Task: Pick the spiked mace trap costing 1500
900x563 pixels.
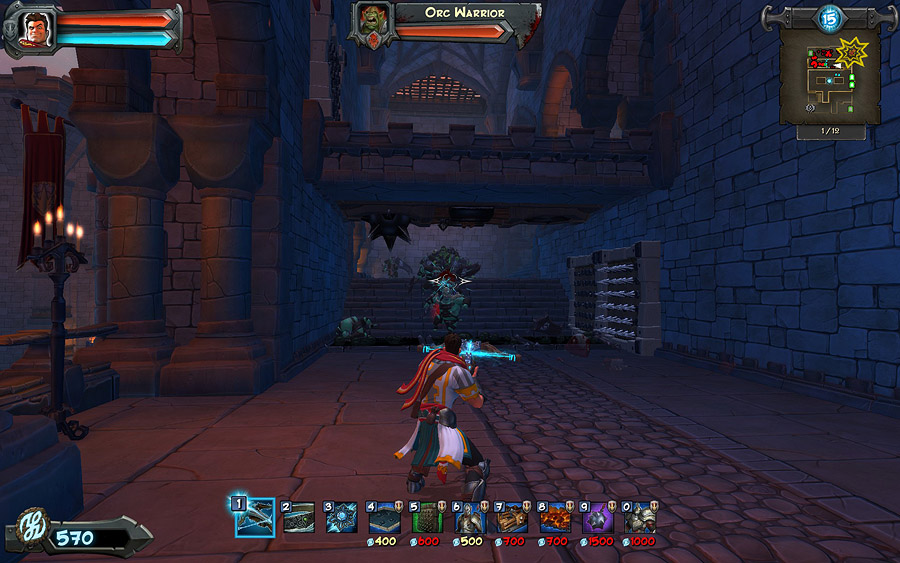Action: (x=599, y=517)
